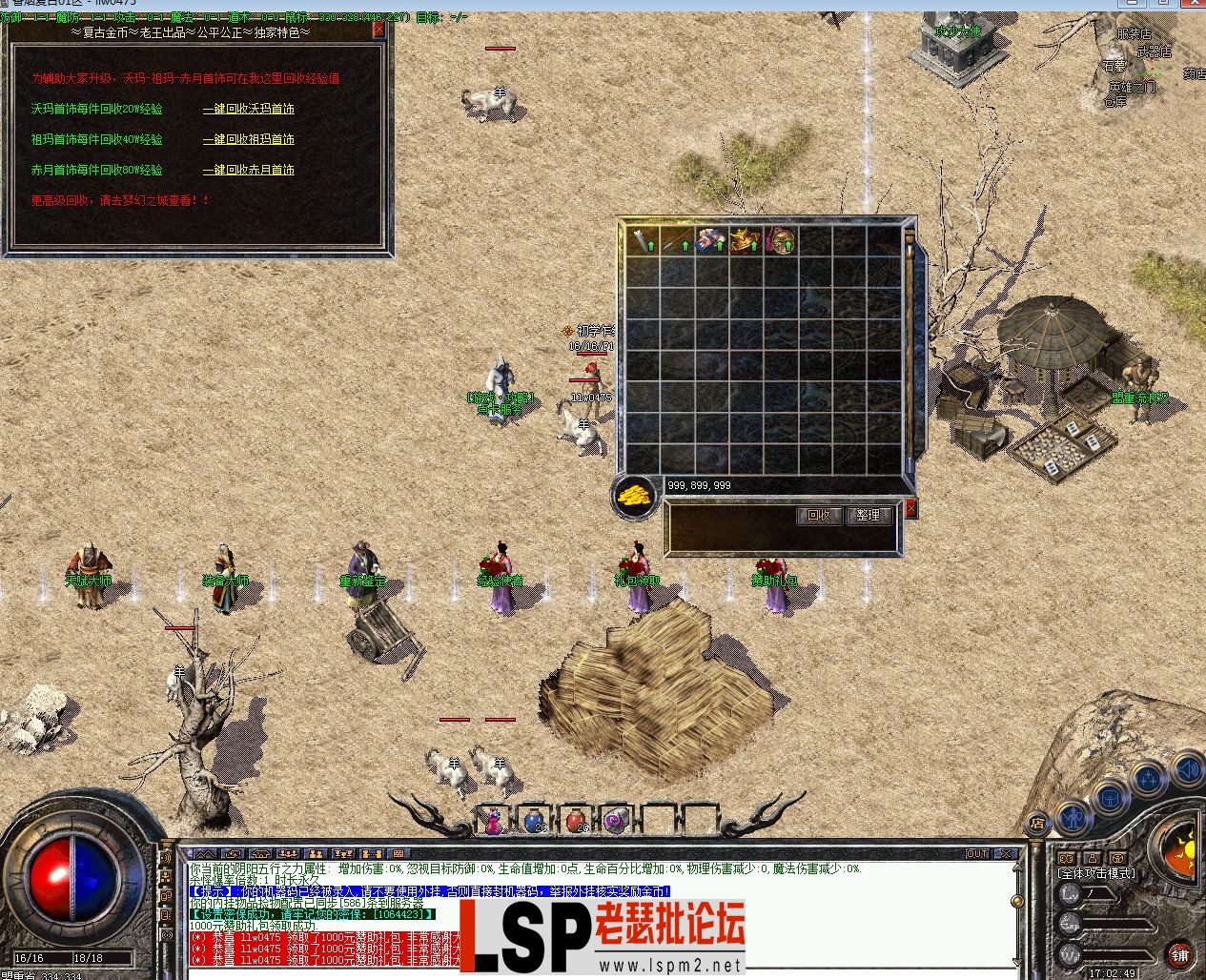
Task: Use the purple scroll in the hotbar
Action: [x=617, y=820]
